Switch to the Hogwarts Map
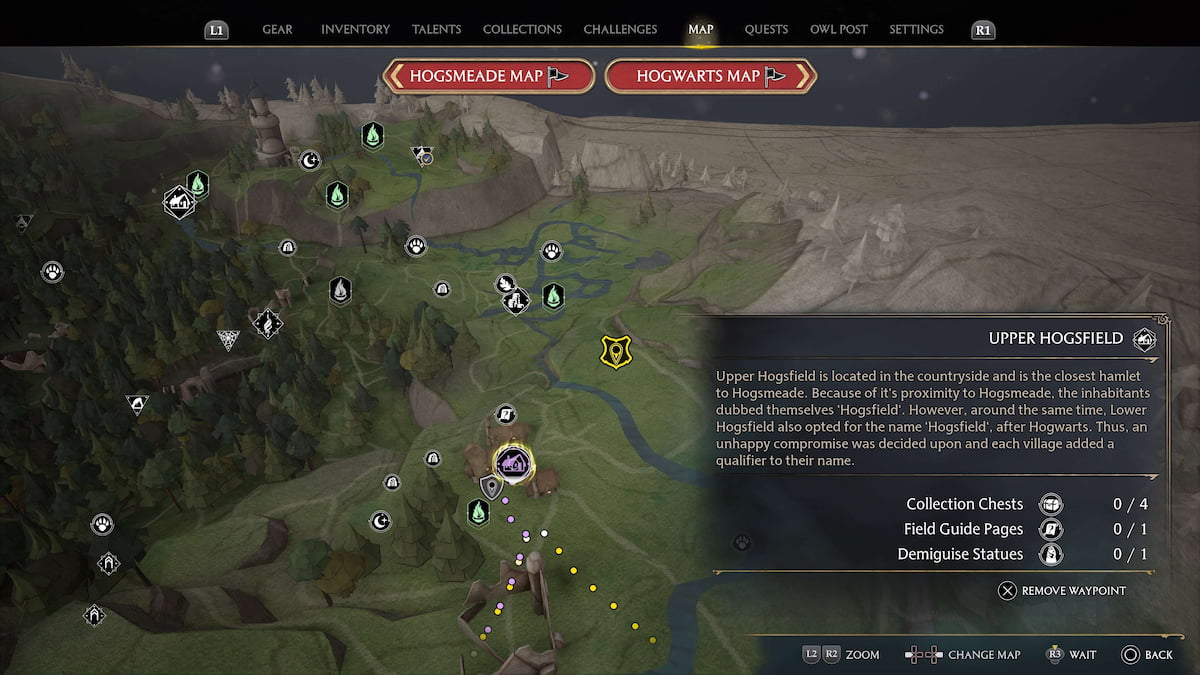 pos(711,76)
